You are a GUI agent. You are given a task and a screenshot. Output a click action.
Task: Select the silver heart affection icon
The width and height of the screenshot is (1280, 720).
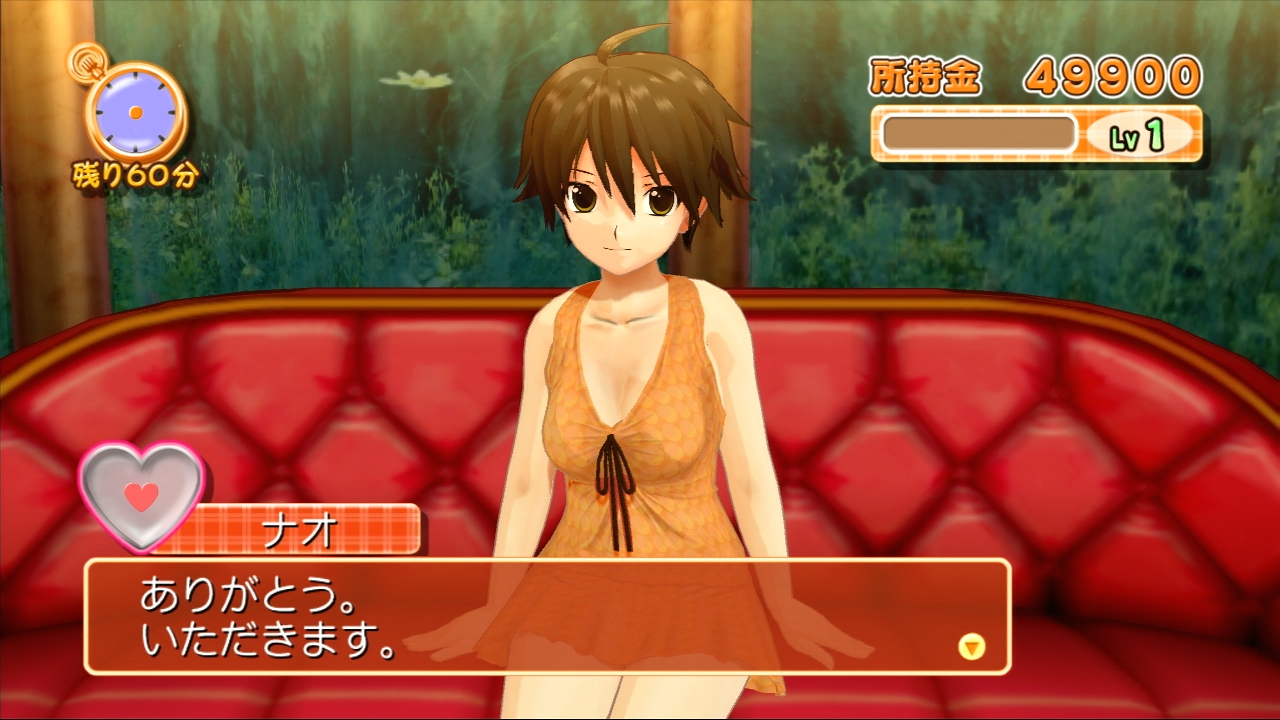(x=142, y=494)
